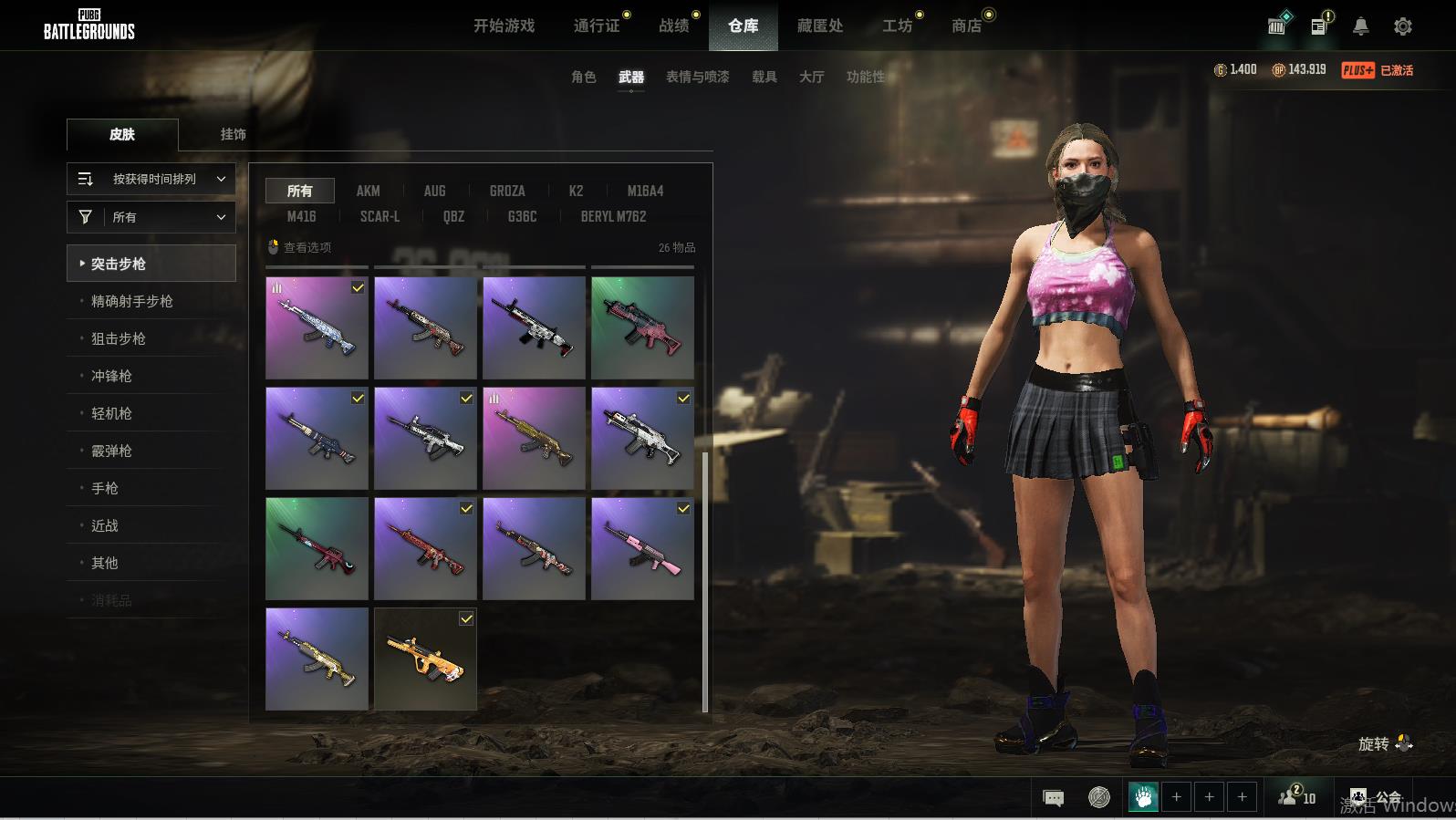Open the 开始游戏 menu
The width and height of the screenshot is (1456, 820).
[504, 26]
